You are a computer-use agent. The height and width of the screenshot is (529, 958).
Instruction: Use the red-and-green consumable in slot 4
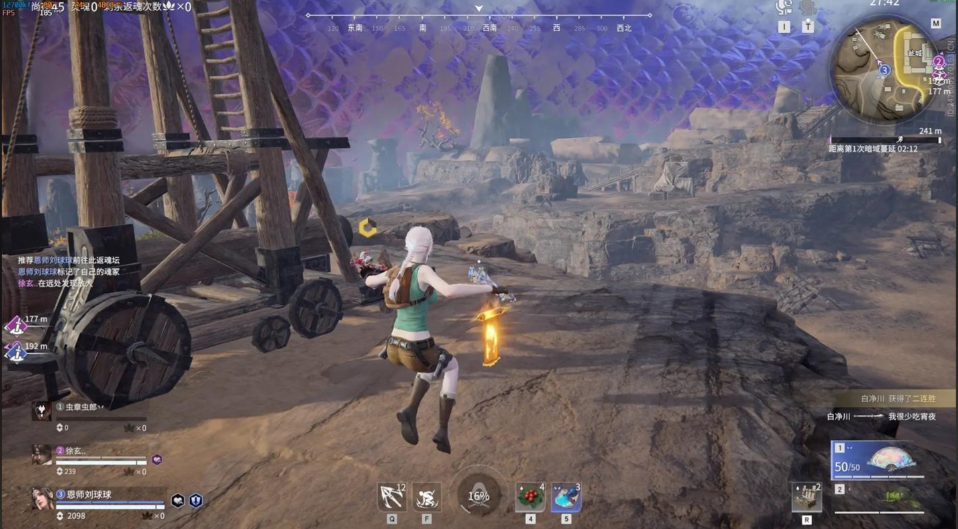pos(530,496)
